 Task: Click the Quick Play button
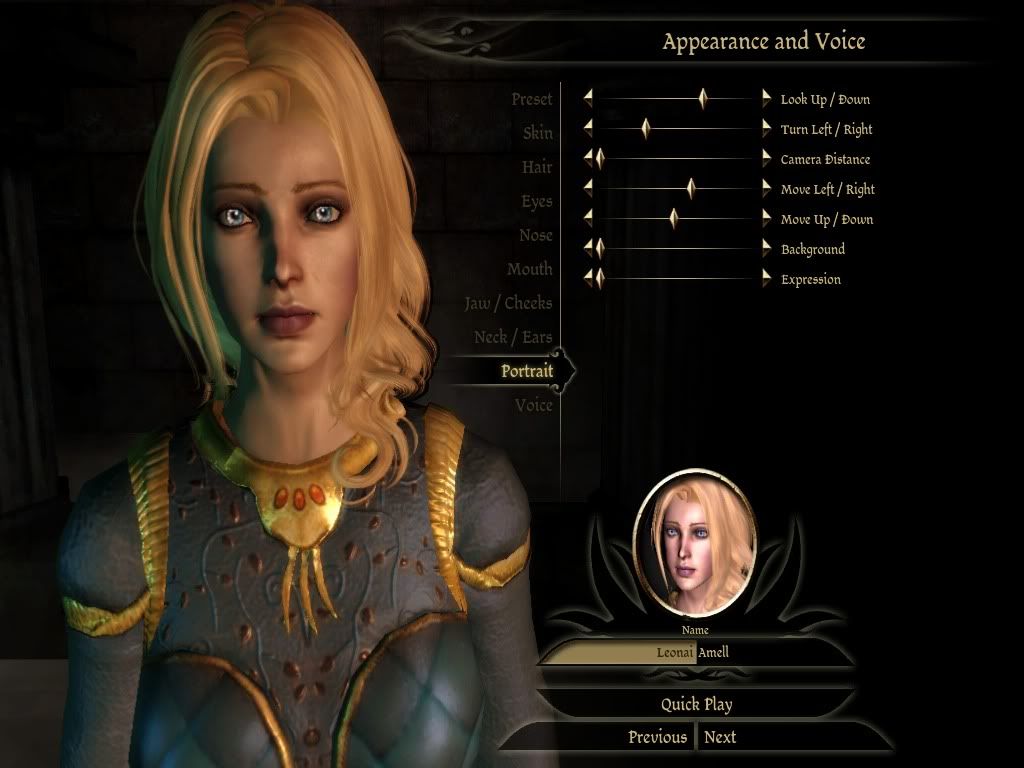point(696,704)
